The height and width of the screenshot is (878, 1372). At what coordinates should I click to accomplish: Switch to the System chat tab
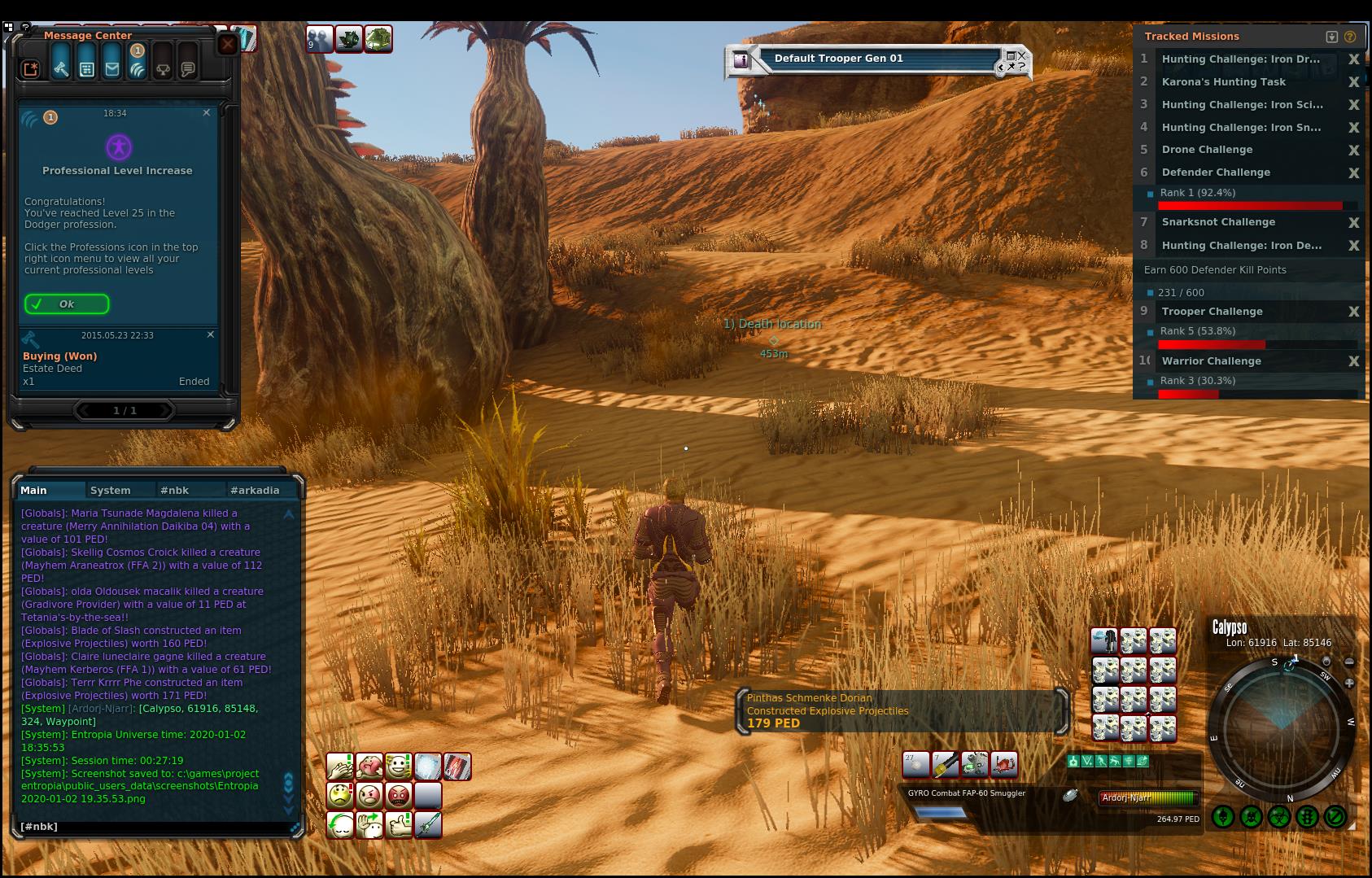pyautogui.click(x=111, y=490)
